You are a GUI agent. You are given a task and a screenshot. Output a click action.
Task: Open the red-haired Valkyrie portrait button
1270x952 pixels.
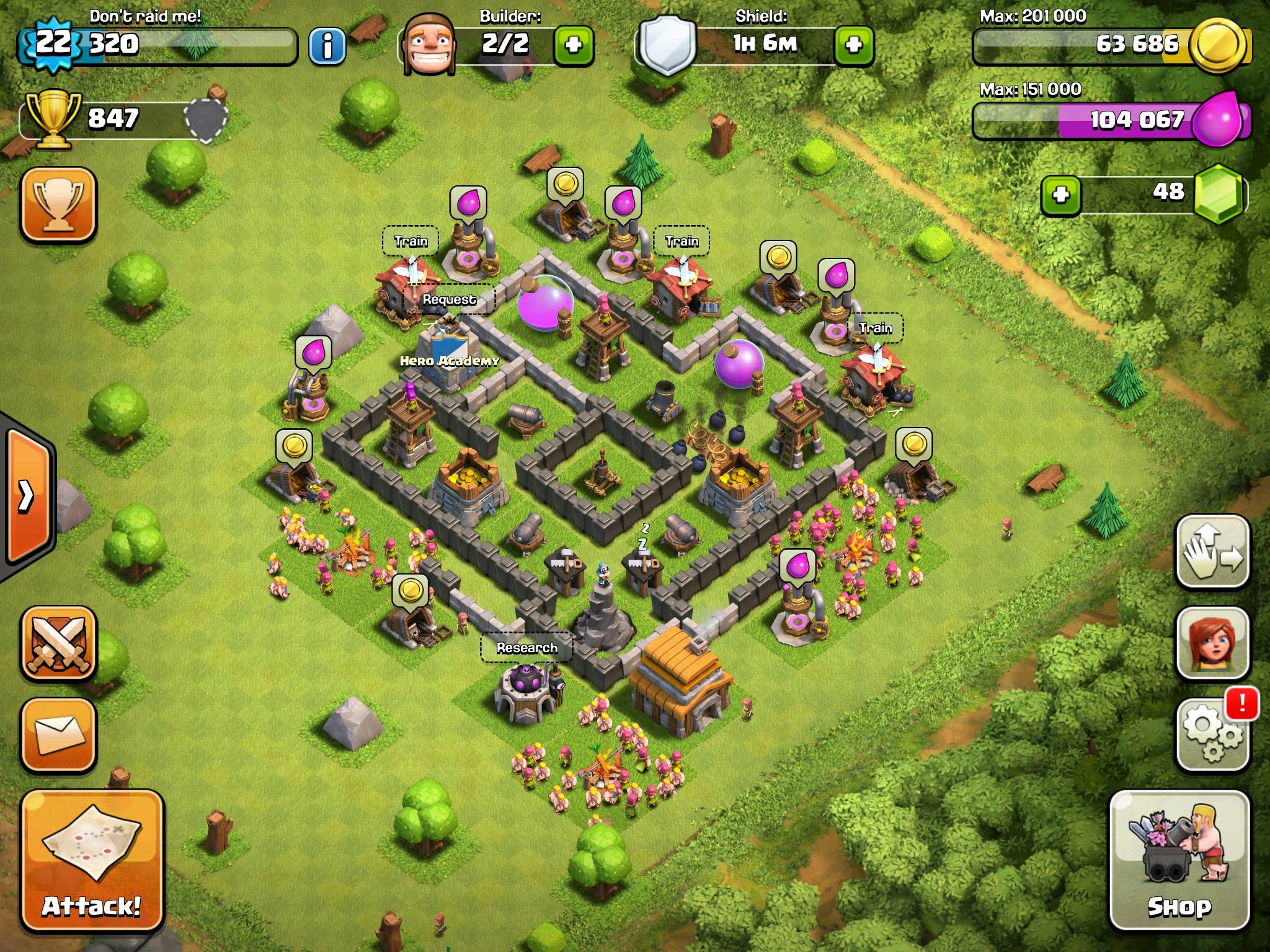pyautogui.click(x=1211, y=644)
